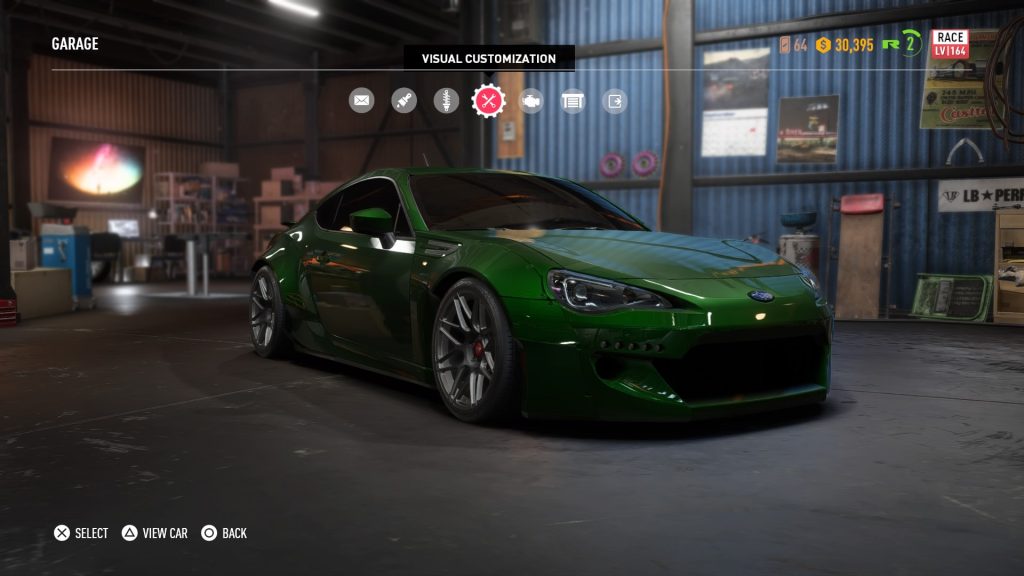The width and height of the screenshot is (1024, 576).
Task: Go back using the Back button
Action: point(224,533)
